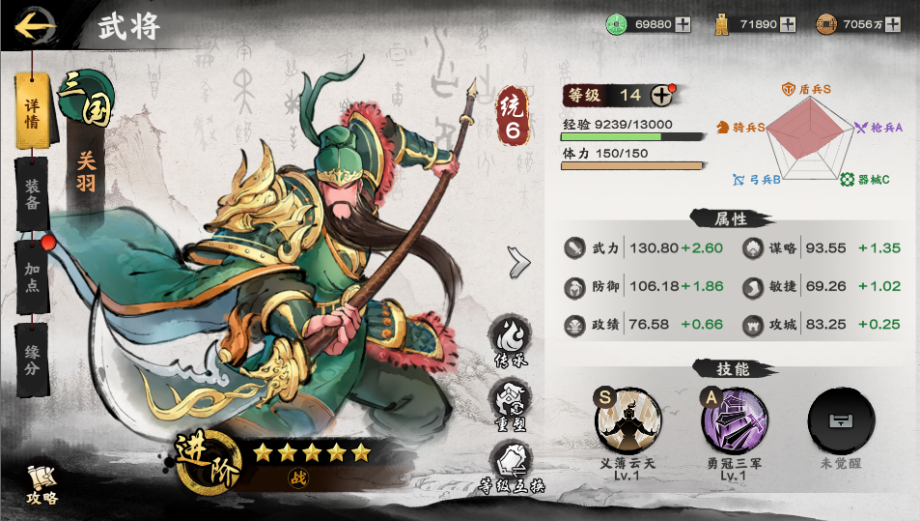Go back using the arrow button

(35, 24)
